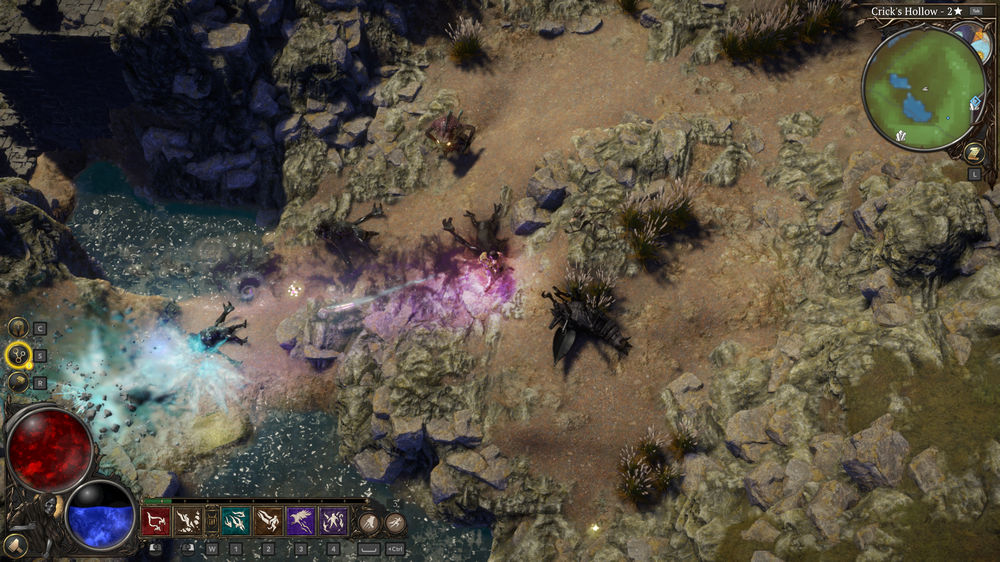This screenshot has width=1000, height=562.
Task: Click the hammer button below the health orb
Action: [15, 546]
